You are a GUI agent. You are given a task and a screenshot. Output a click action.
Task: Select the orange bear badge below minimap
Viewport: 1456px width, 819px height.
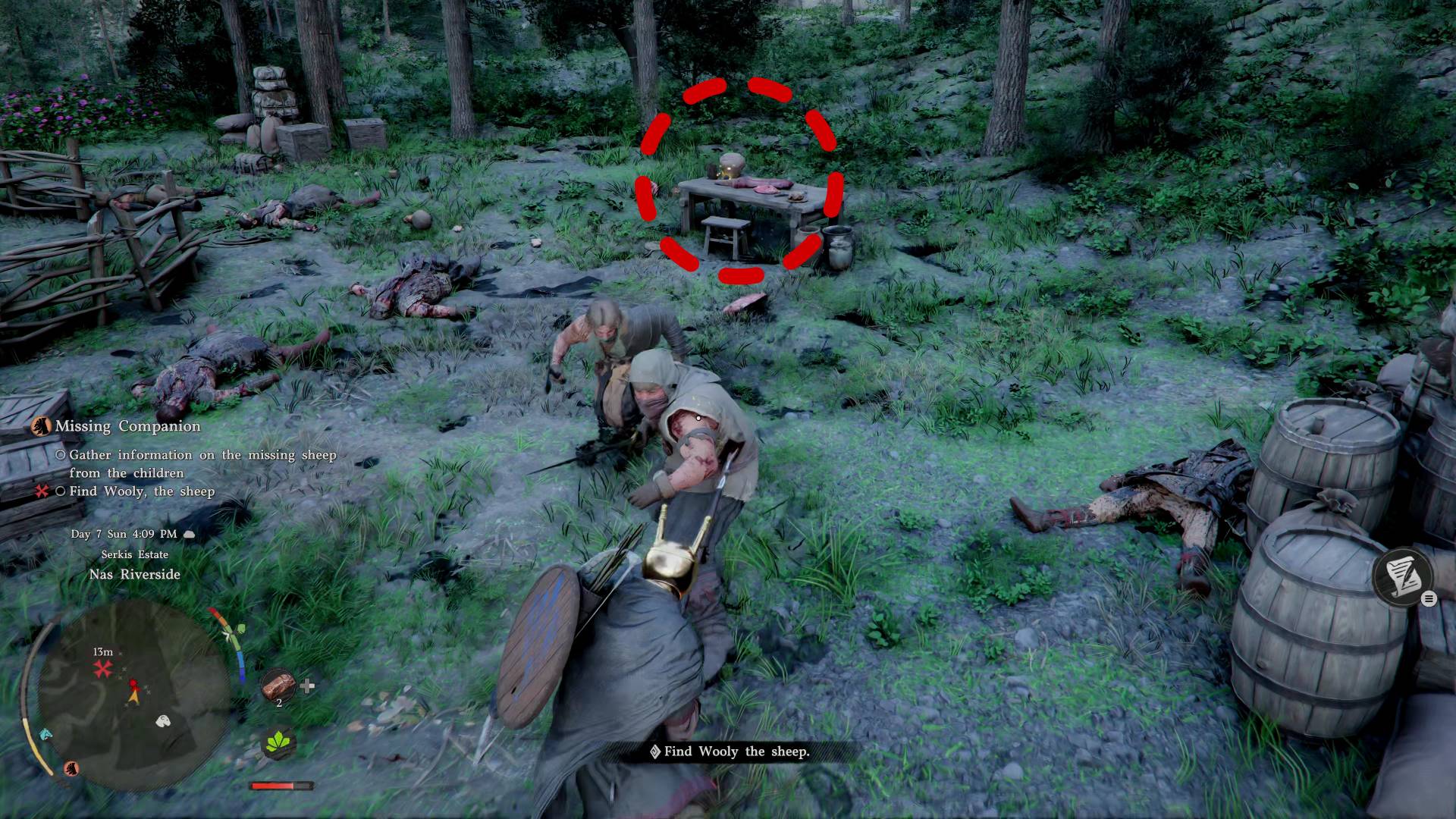72,768
